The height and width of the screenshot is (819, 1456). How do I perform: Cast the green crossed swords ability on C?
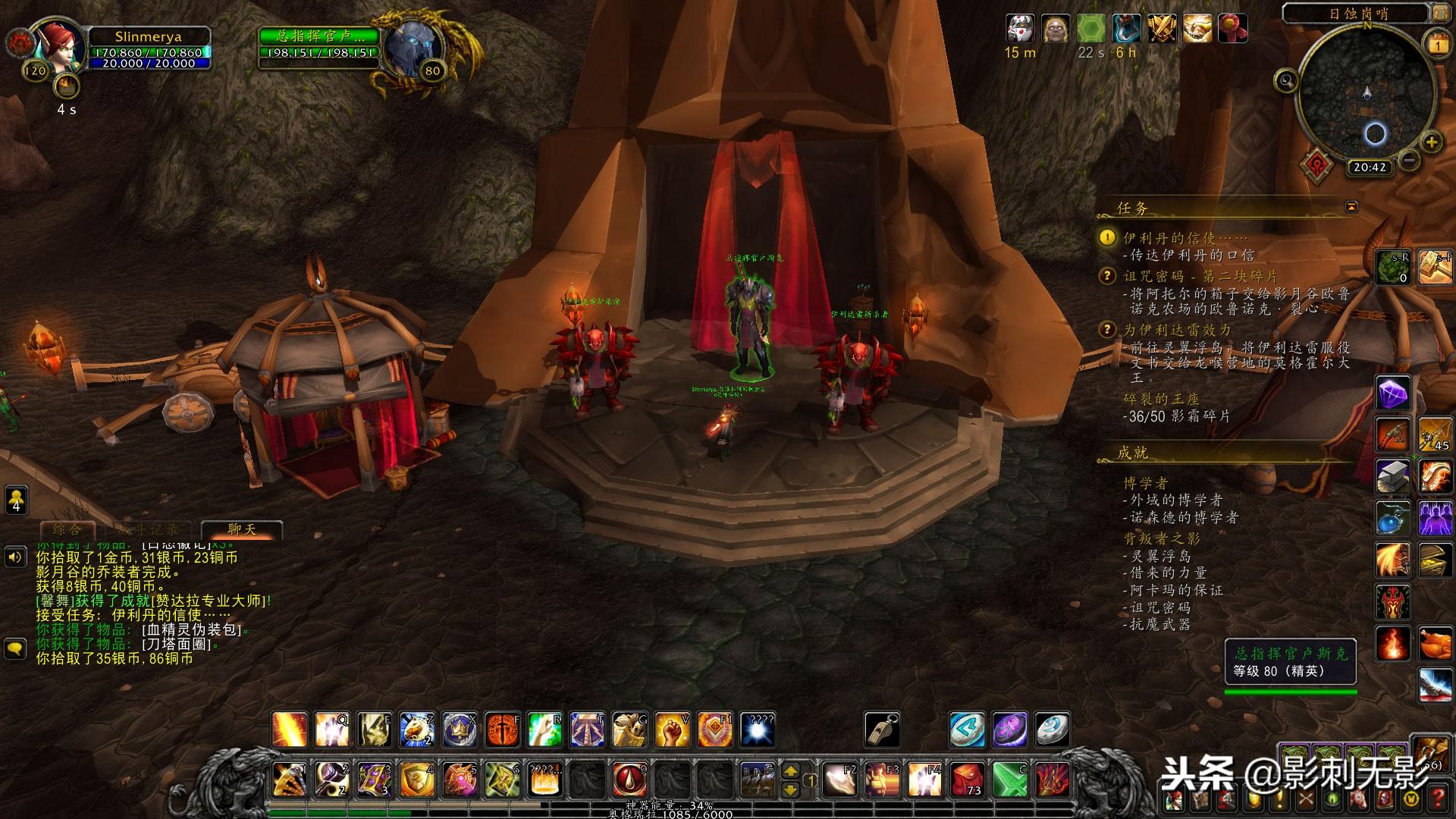click(1010, 779)
